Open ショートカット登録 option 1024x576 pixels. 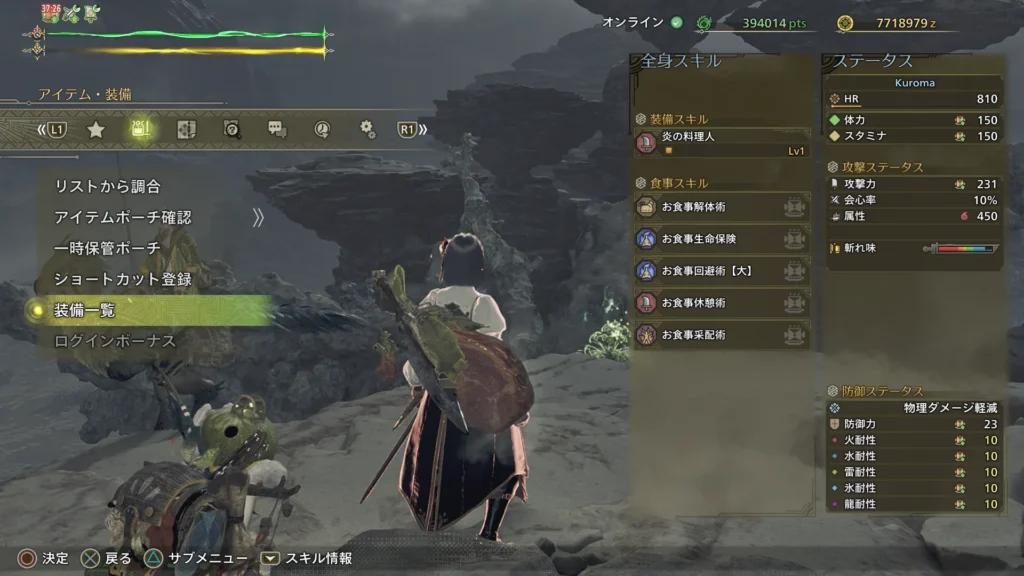tap(122, 279)
